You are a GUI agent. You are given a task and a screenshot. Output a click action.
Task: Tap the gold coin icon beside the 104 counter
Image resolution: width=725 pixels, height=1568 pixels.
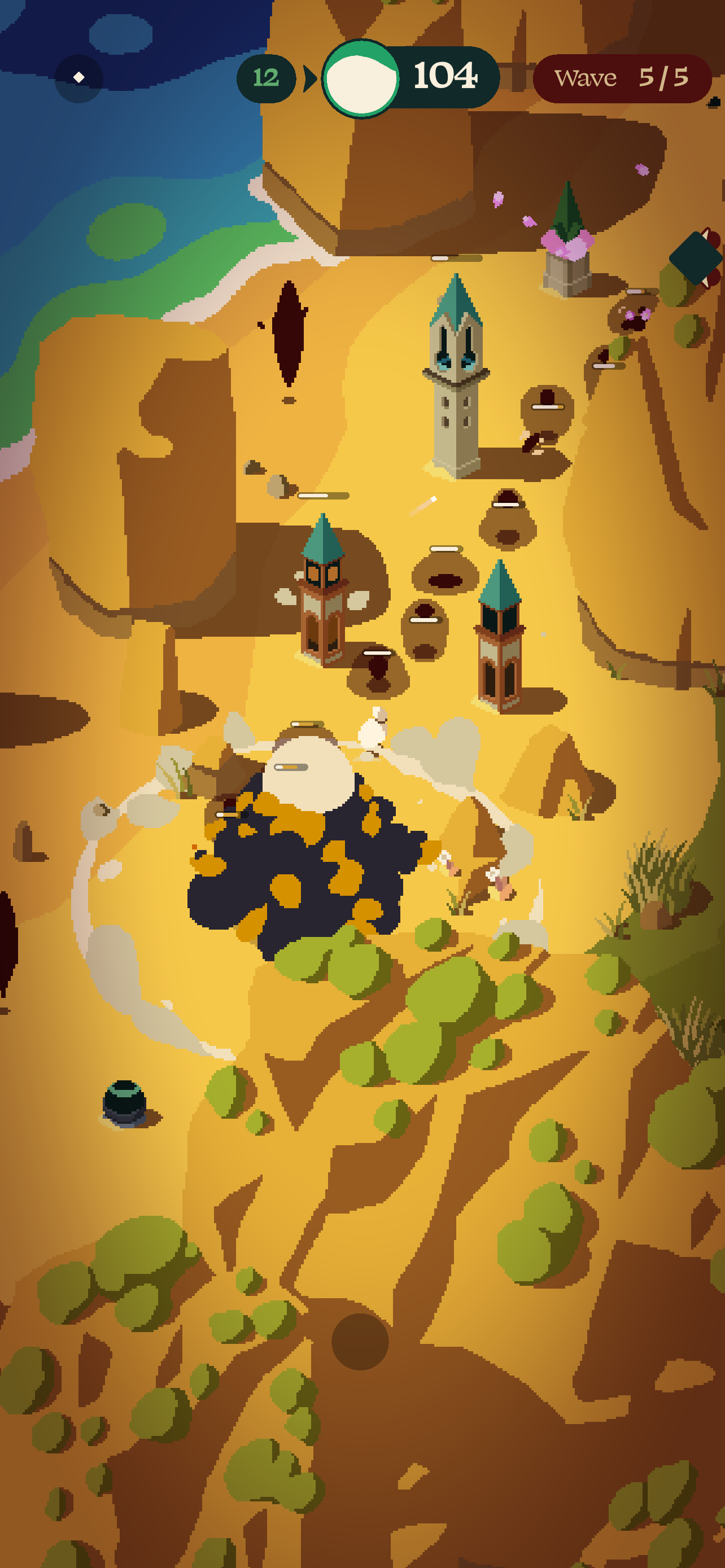click(364, 77)
